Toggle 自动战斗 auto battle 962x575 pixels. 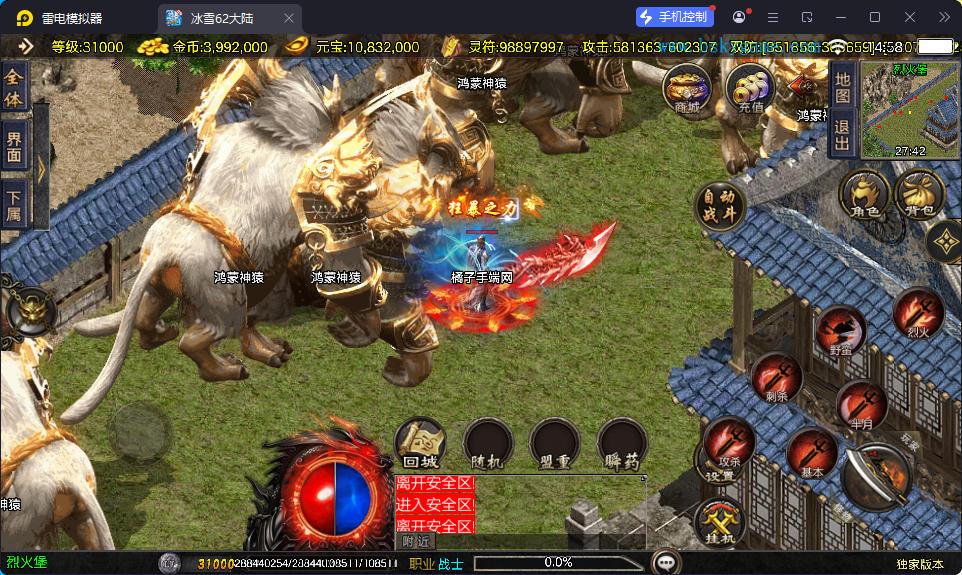pos(720,203)
